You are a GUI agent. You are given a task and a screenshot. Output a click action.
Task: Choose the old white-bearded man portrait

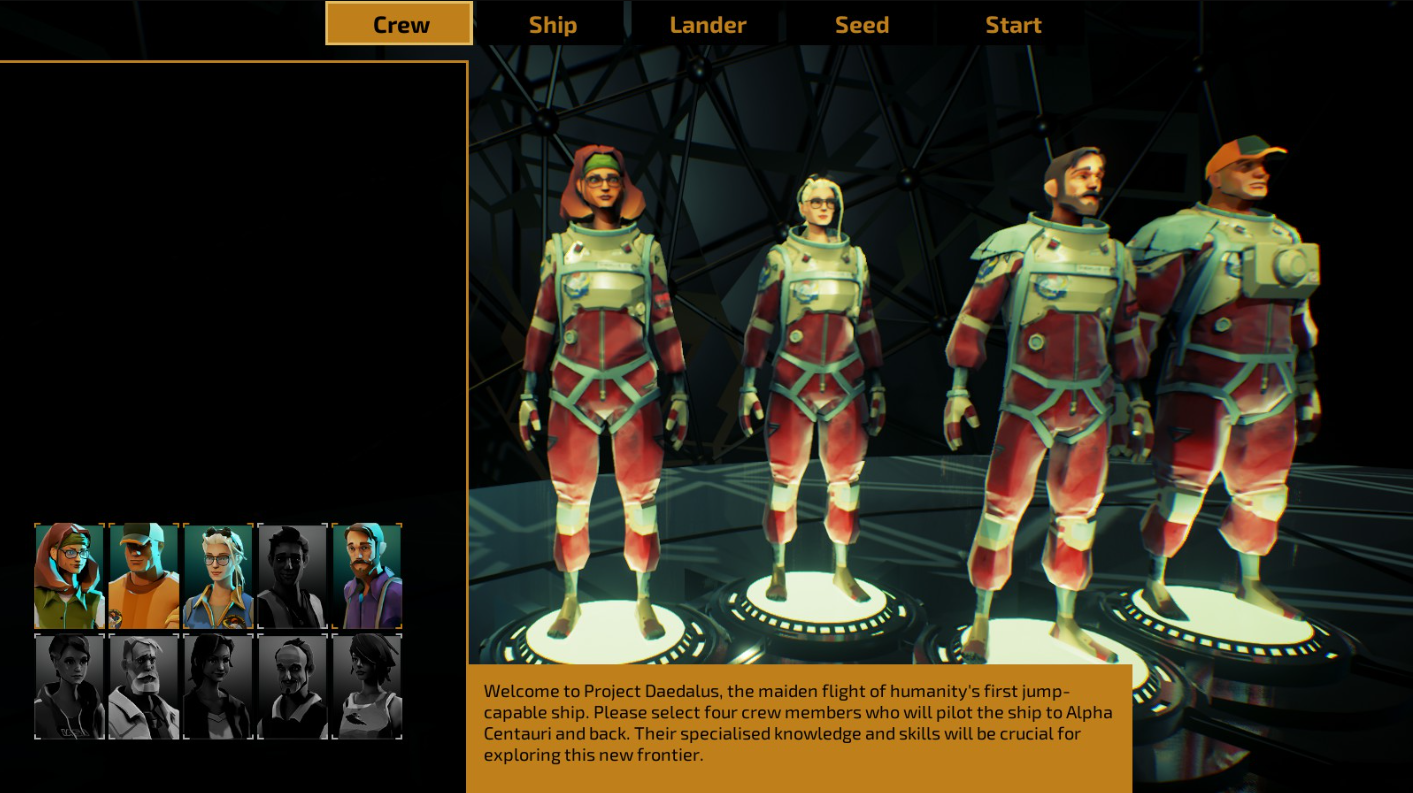pos(144,686)
